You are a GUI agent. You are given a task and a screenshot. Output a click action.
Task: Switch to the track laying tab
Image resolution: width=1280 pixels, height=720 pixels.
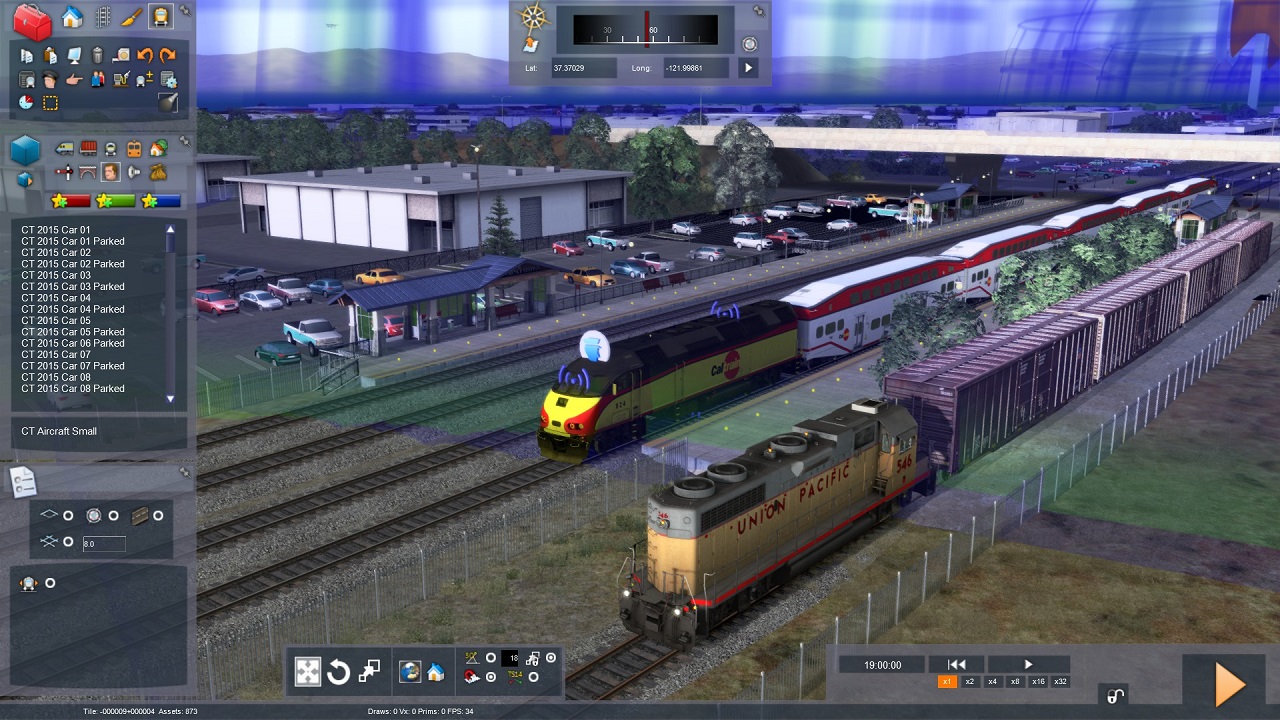102,17
